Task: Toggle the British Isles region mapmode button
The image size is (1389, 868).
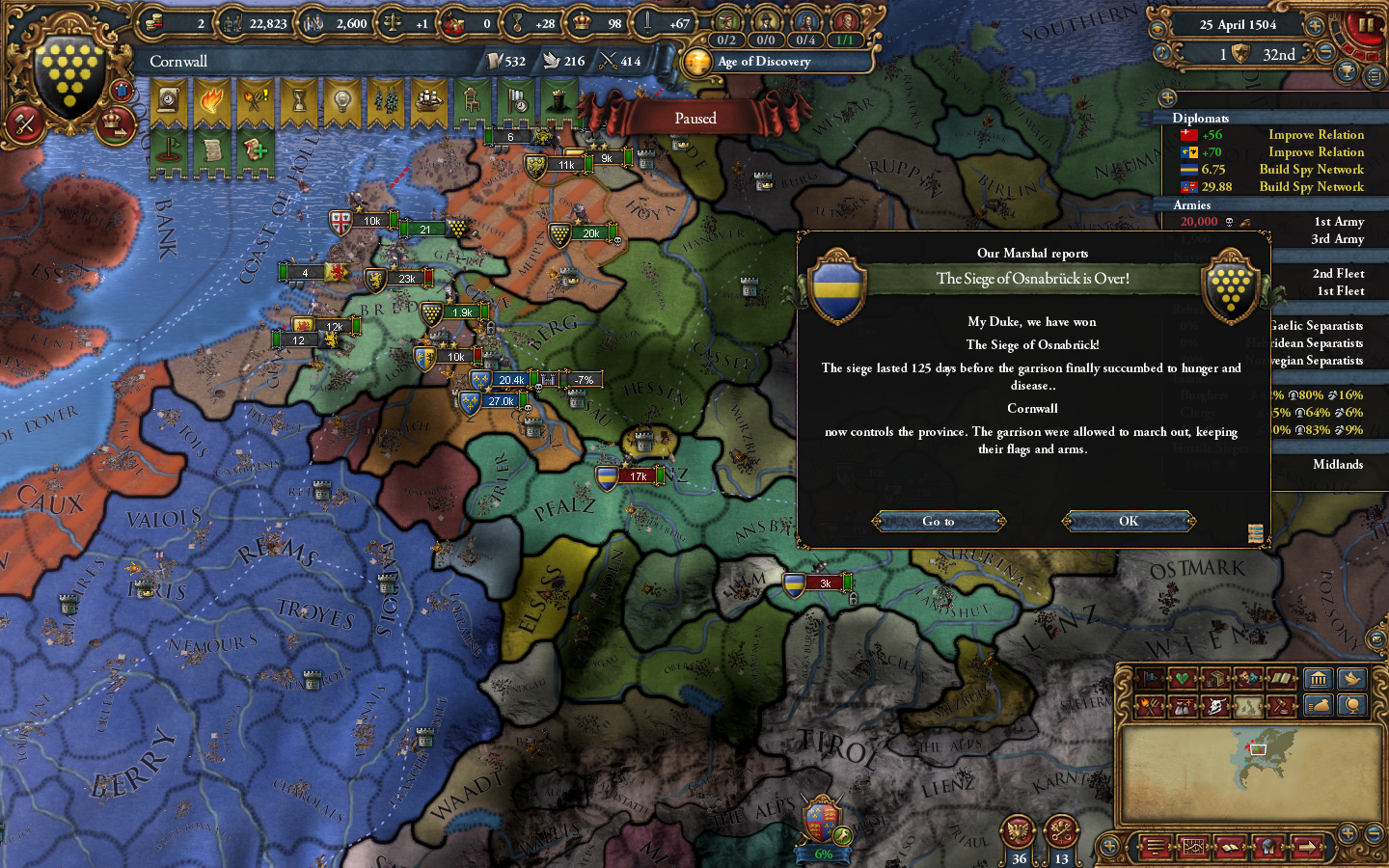Action: pyautogui.click(x=1250, y=706)
